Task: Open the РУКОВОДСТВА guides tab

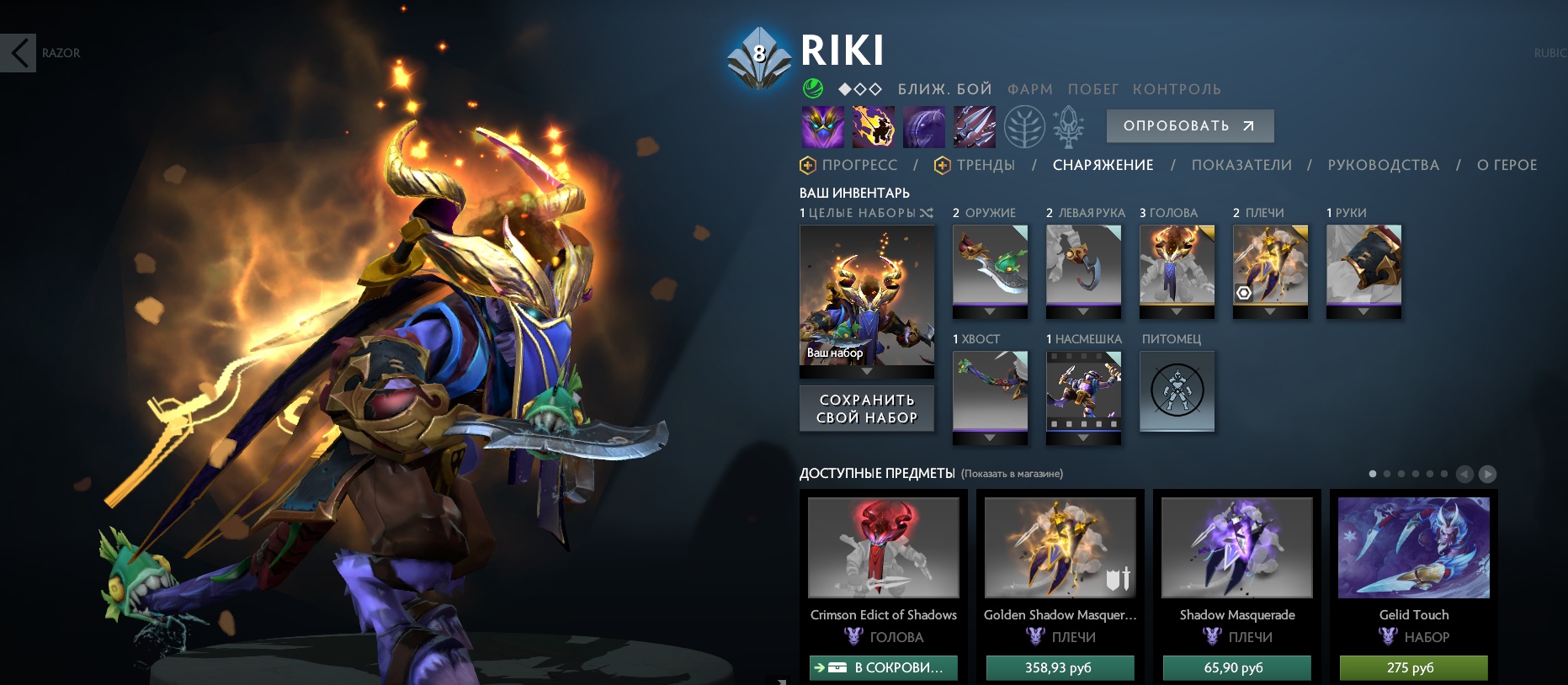Action: [1383, 165]
